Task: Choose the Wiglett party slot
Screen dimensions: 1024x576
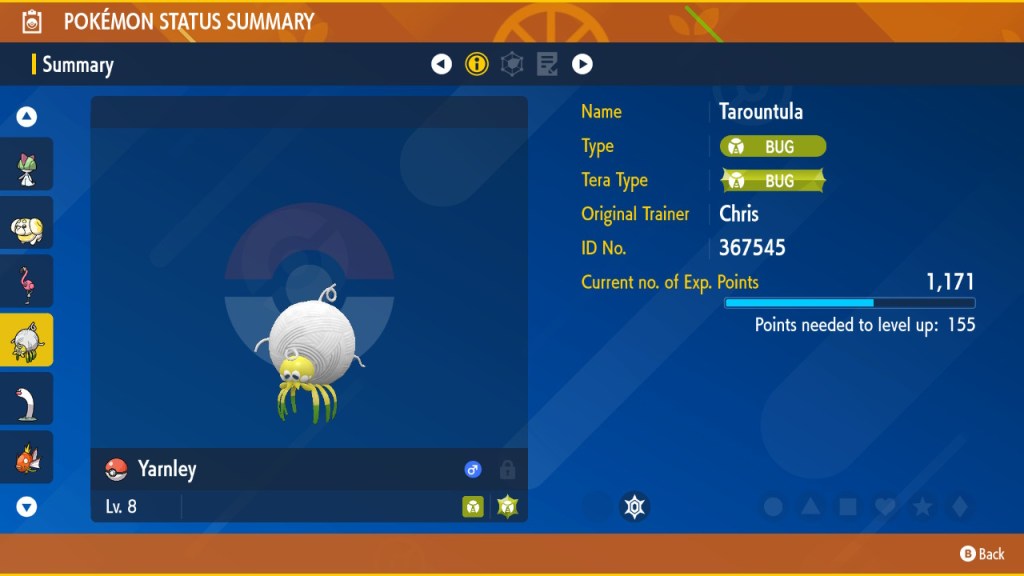Action: tap(27, 399)
